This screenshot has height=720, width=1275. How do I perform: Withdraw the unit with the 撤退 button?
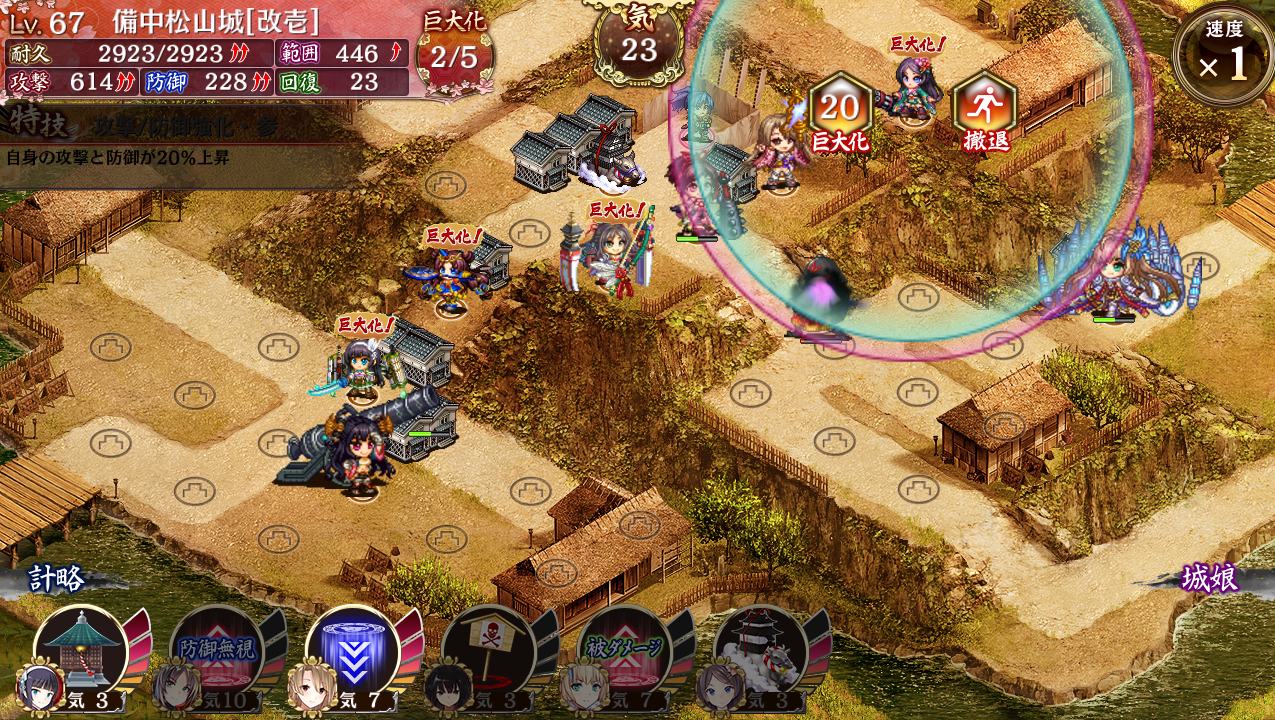pyautogui.click(x=985, y=110)
